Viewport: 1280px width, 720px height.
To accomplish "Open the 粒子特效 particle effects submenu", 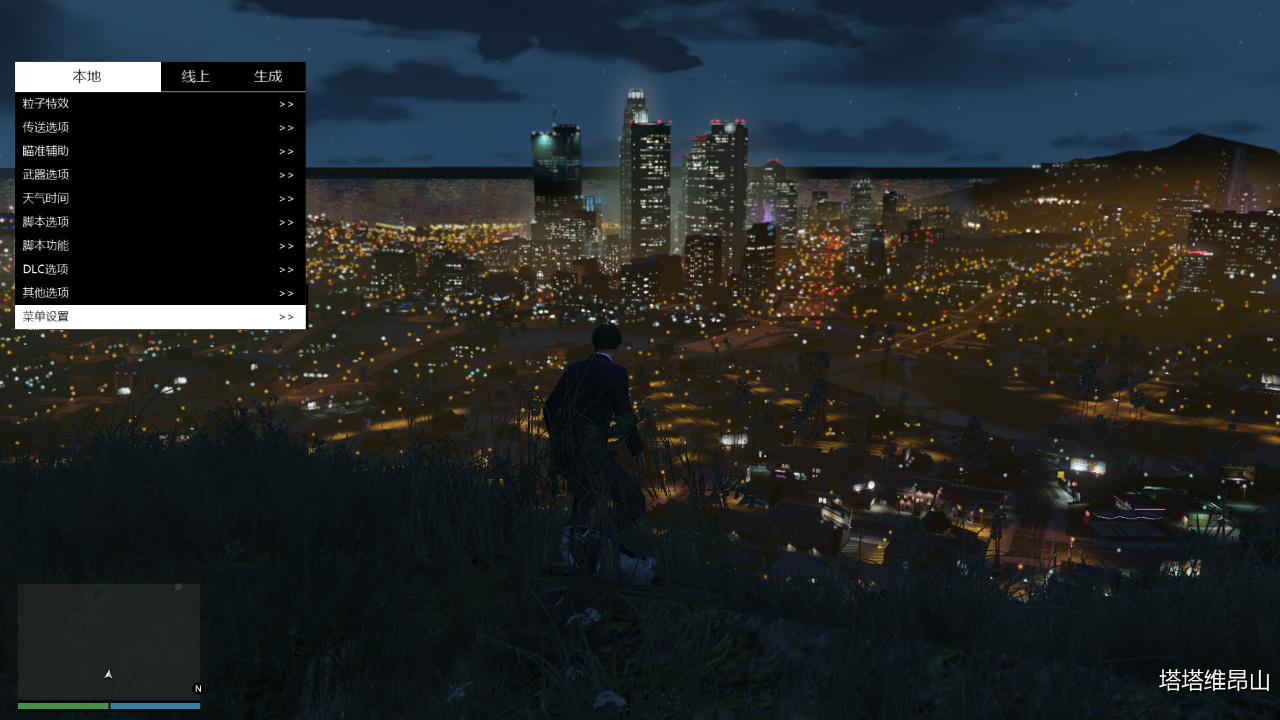I will (160, 104).
